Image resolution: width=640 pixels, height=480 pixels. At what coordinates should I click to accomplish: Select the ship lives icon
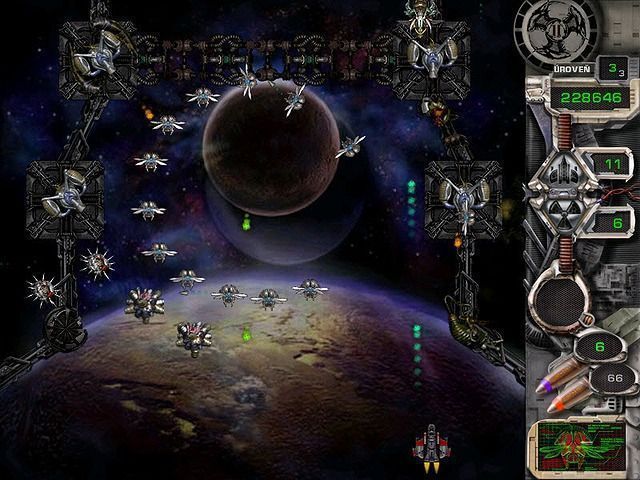coord(562,170)
